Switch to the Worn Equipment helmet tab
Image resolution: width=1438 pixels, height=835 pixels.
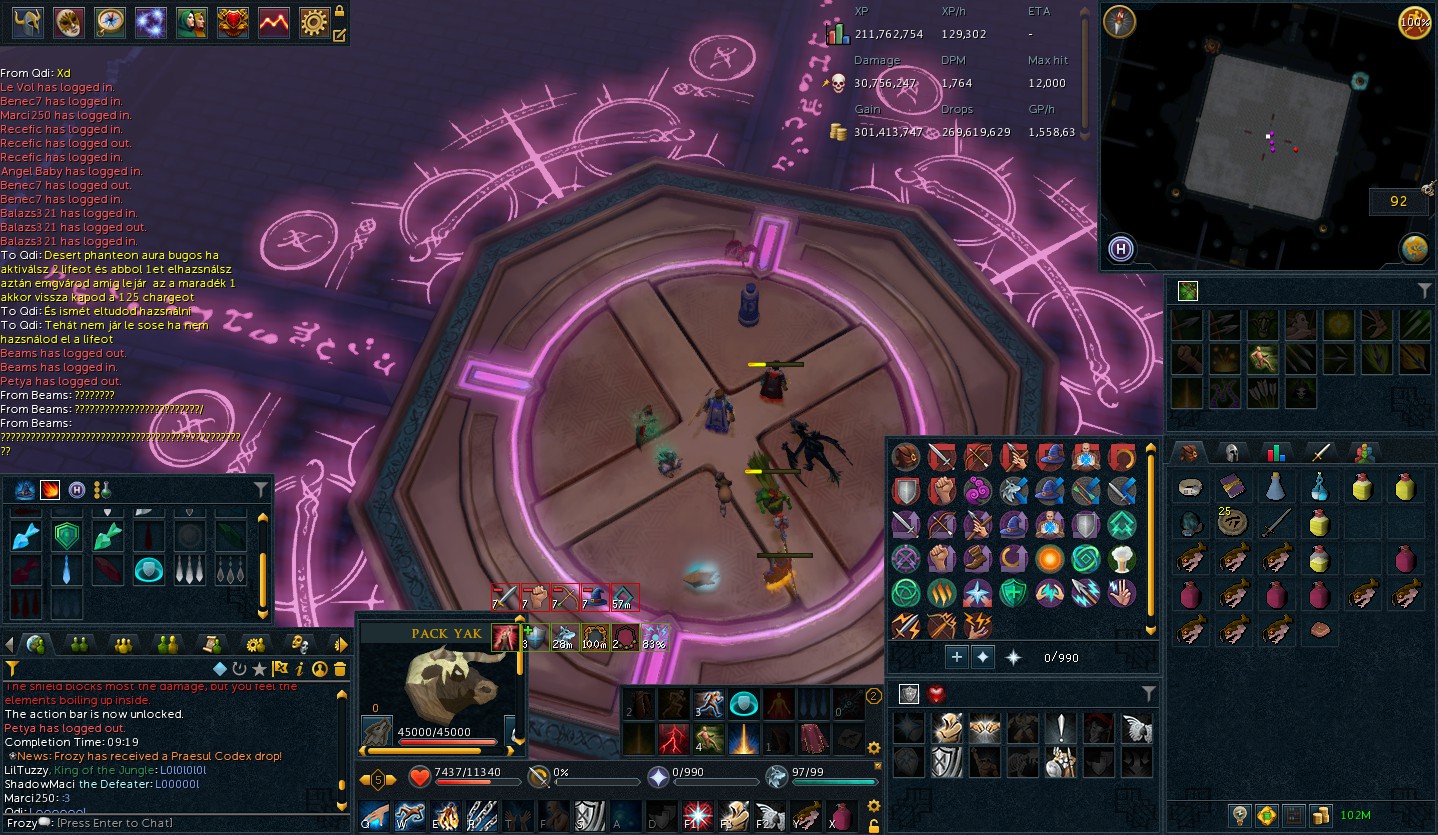1232,452
